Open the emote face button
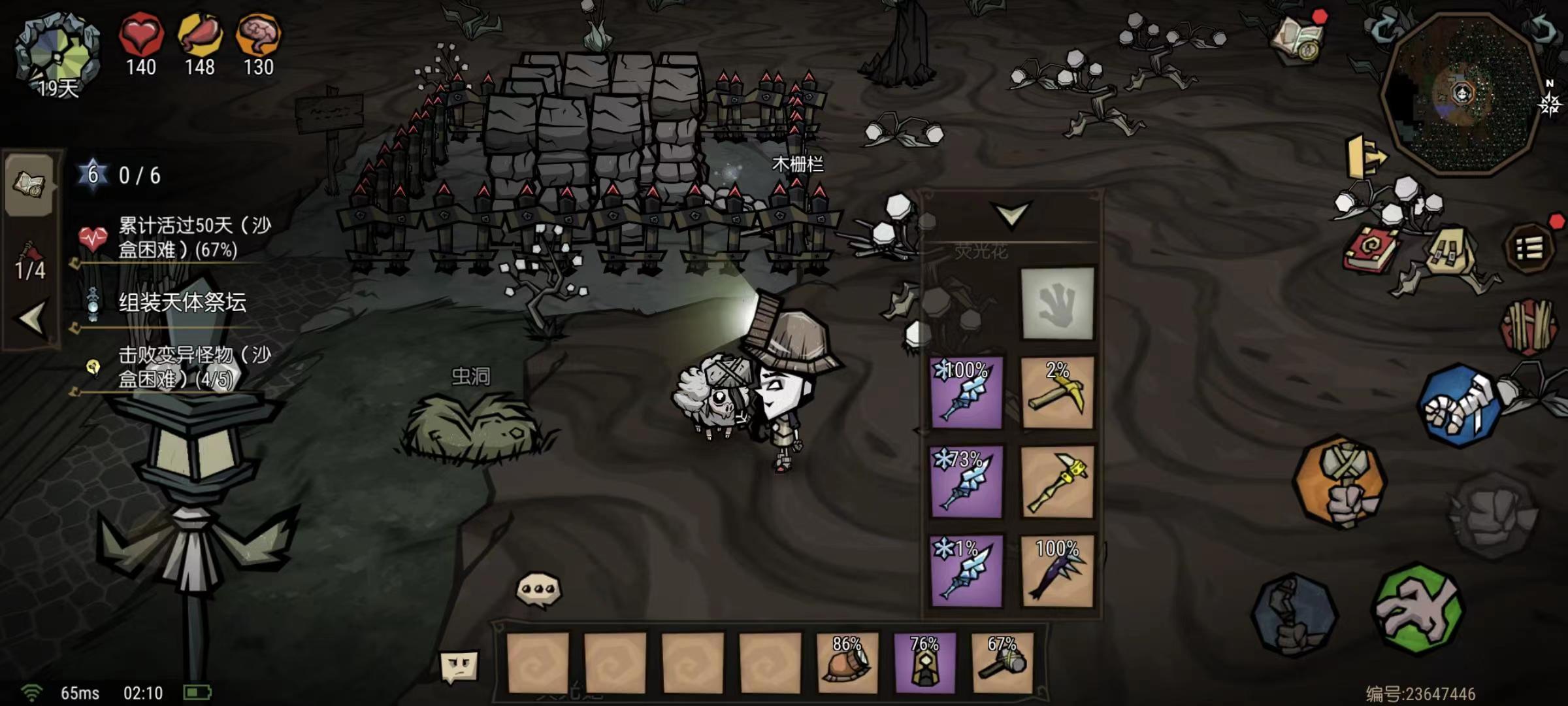Viewport: 1568px width, 706px height. 459,667
